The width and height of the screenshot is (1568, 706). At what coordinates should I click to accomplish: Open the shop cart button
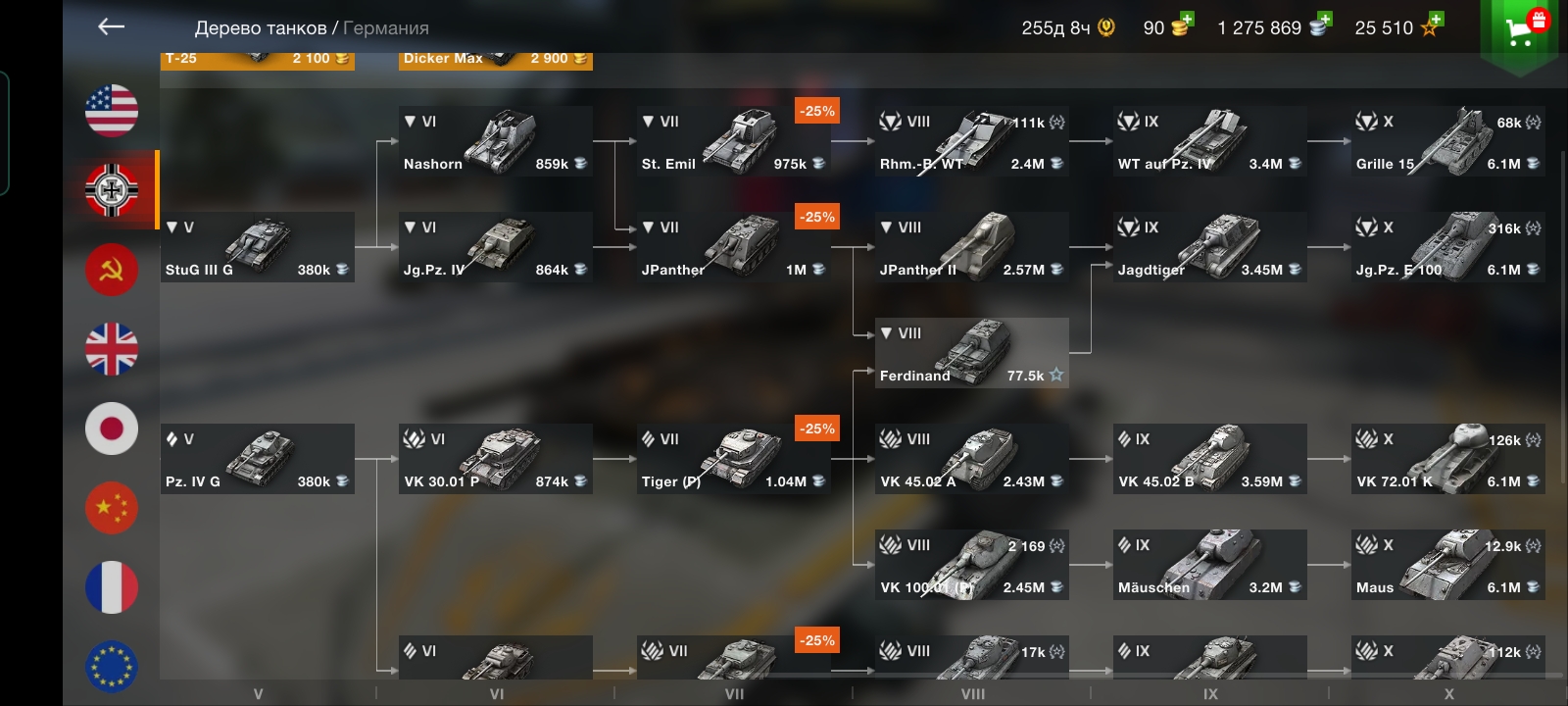1520,29
